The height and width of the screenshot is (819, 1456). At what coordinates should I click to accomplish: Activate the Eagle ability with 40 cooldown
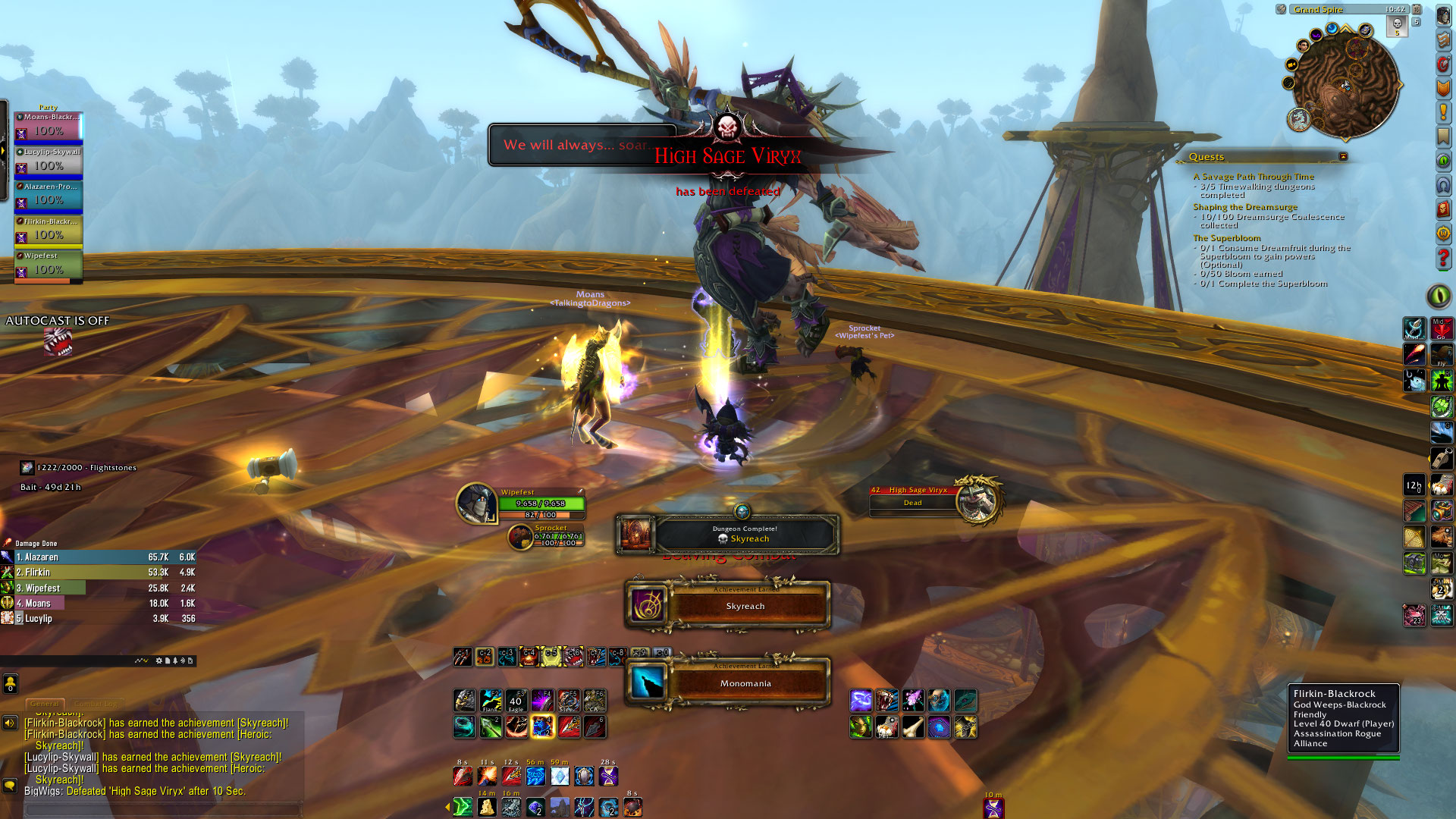click(516, 701)
